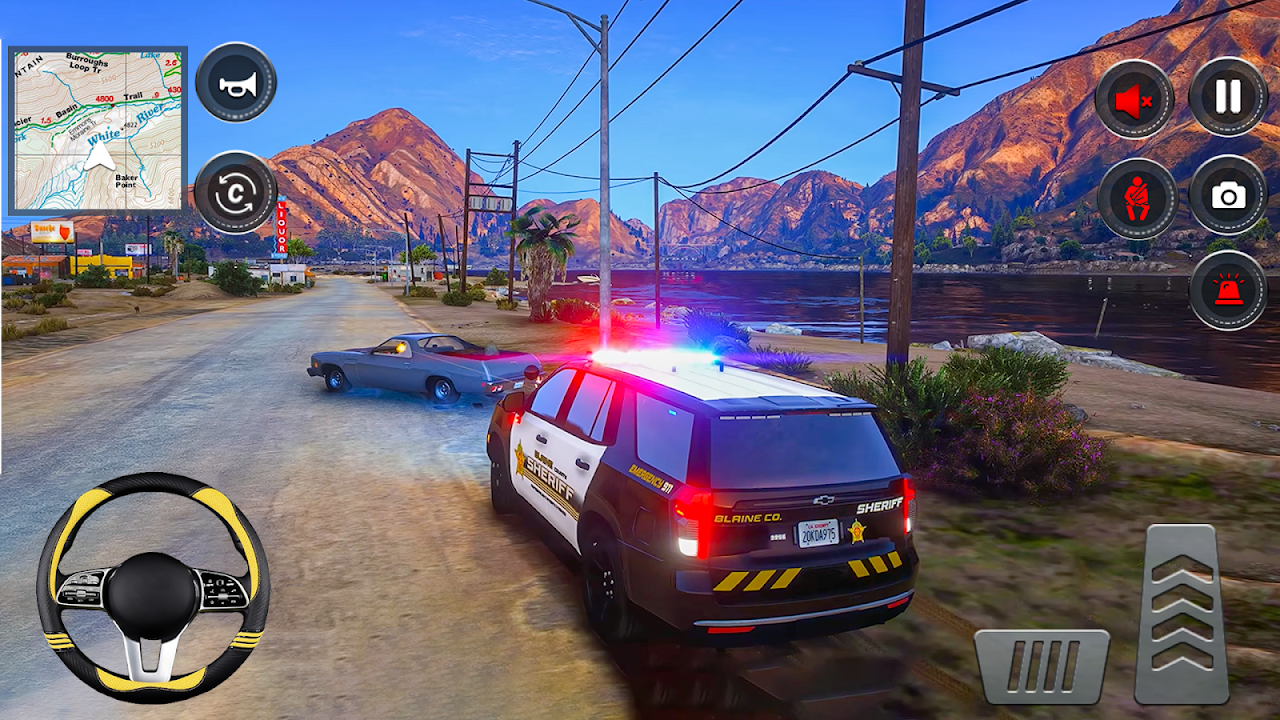The width and height of the screenshot is (1280, 720).
Task: Pause the game
Action: point(1228,97)
